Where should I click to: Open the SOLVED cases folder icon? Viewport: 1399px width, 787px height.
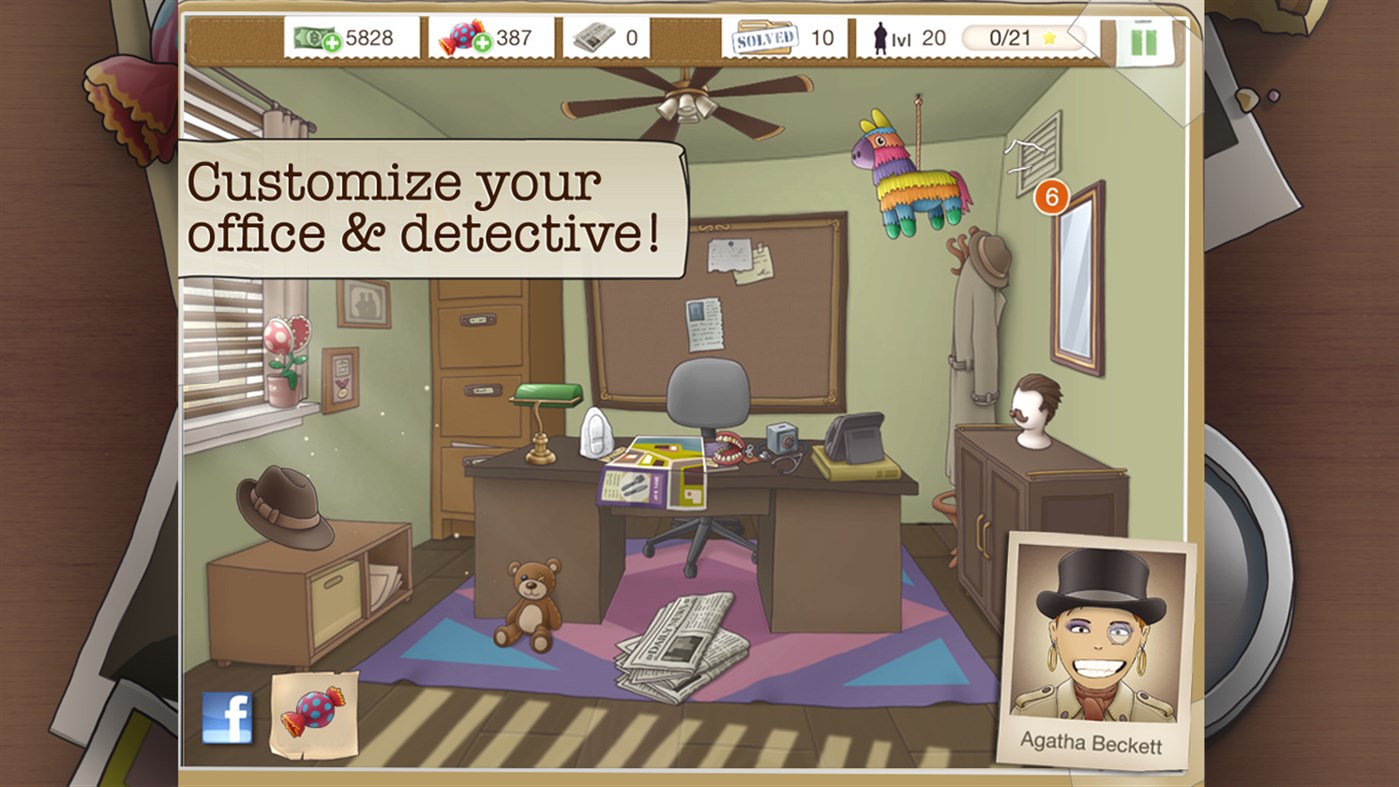tap(767, 36)
